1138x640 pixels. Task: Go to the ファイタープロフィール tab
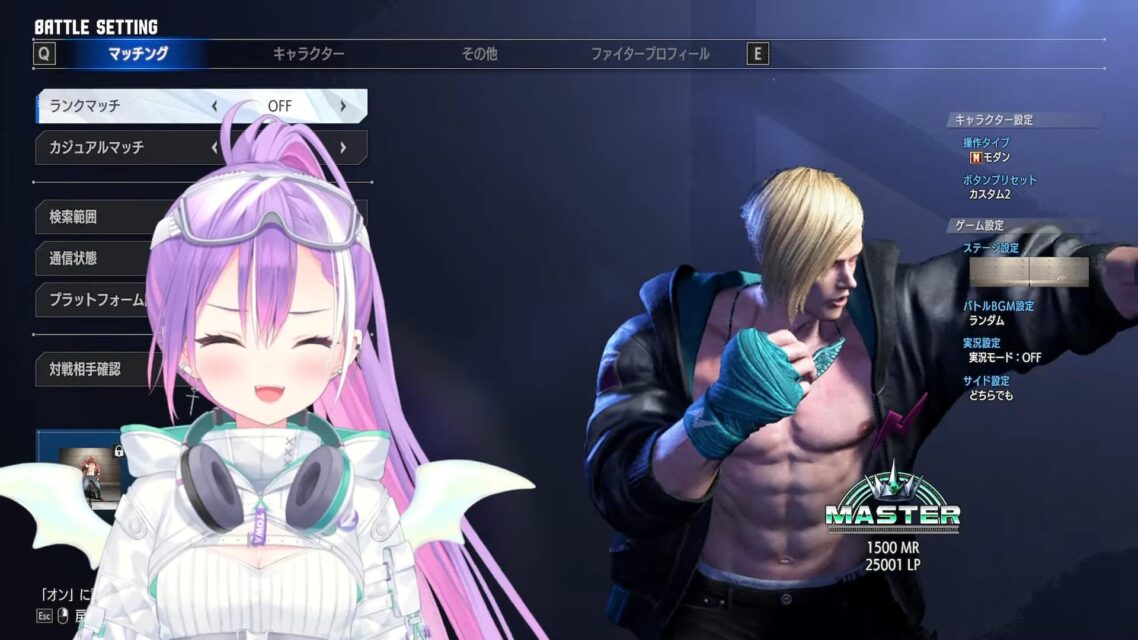click(650, 54)
